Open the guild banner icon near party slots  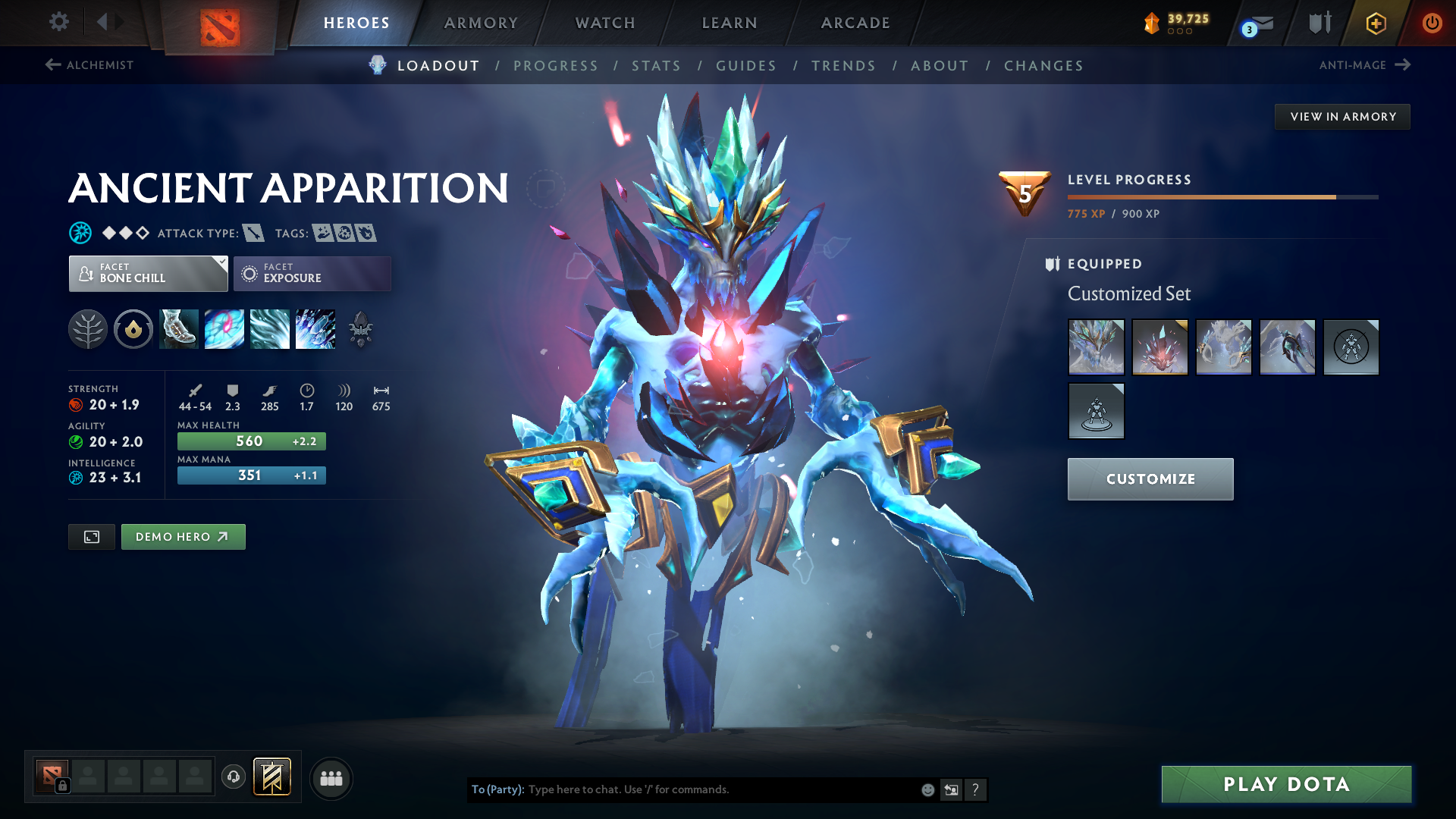(x=272, y=777)
